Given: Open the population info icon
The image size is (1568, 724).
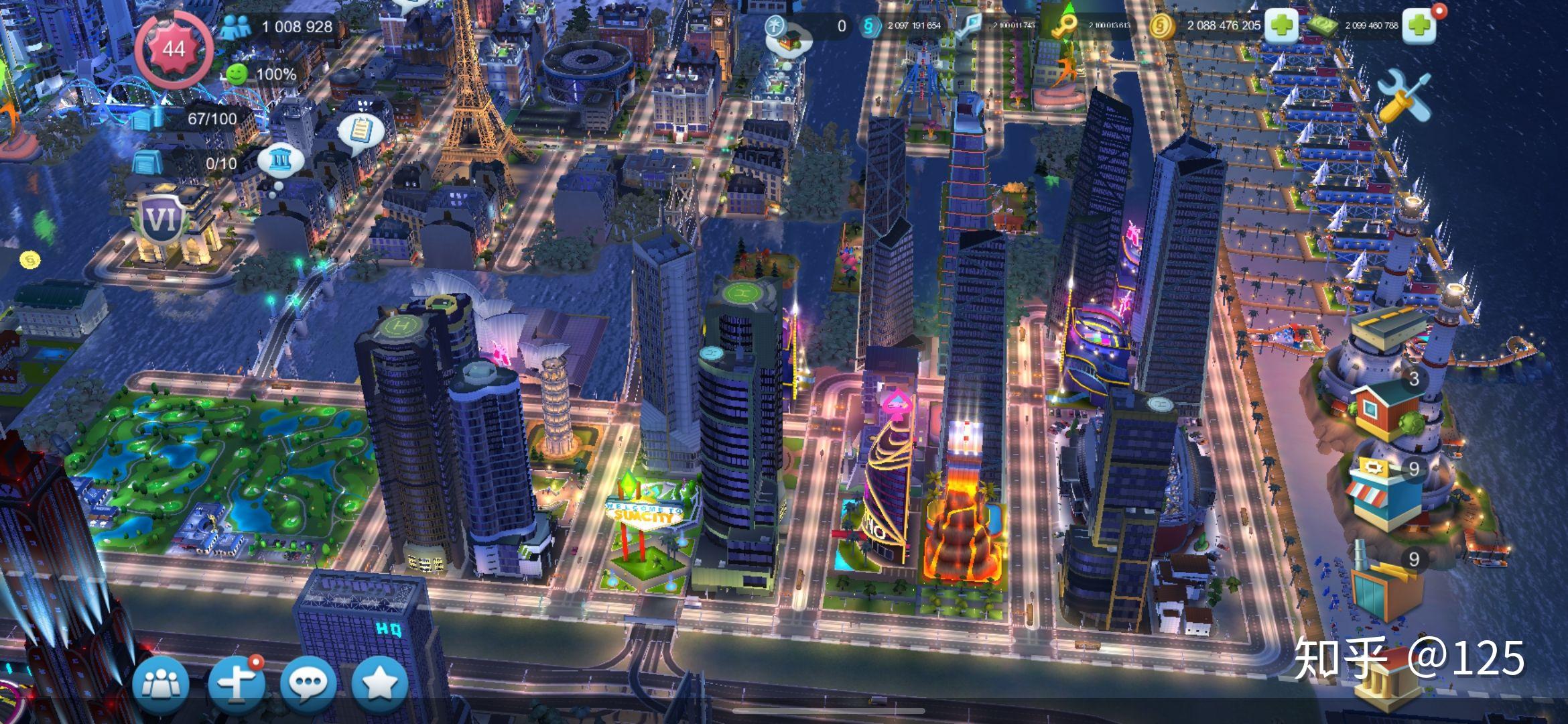Looking at the screenshot, I should [236, 27].
